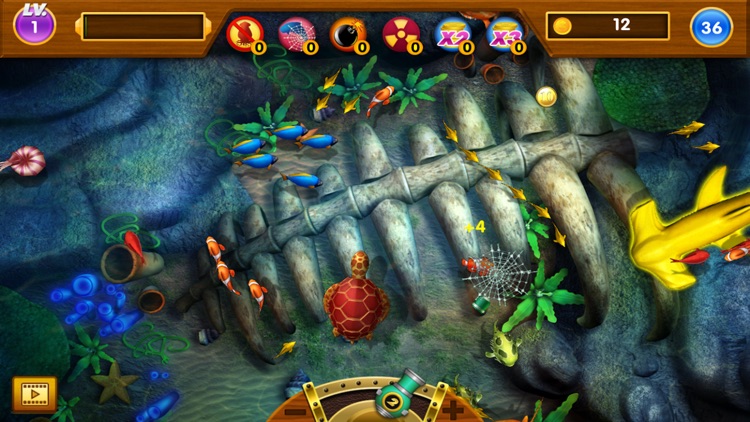
Task: Activate the X2 multiplier boost
Action: point(453,34)
